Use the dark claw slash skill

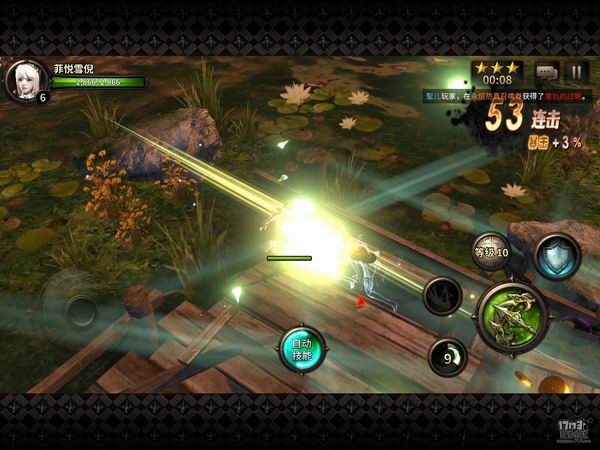coord(442,296)
